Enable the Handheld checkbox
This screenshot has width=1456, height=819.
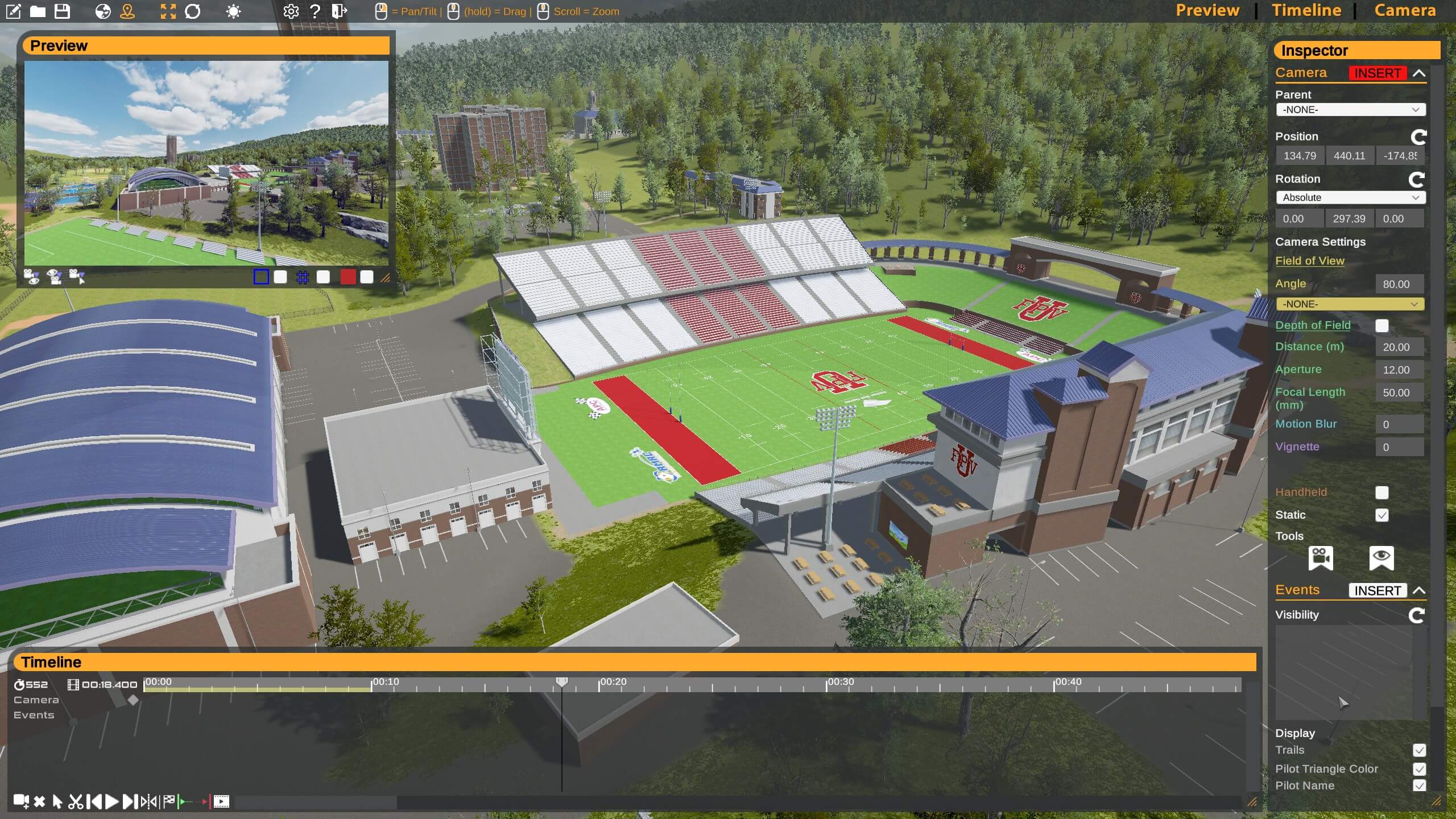click(1381, 493)
